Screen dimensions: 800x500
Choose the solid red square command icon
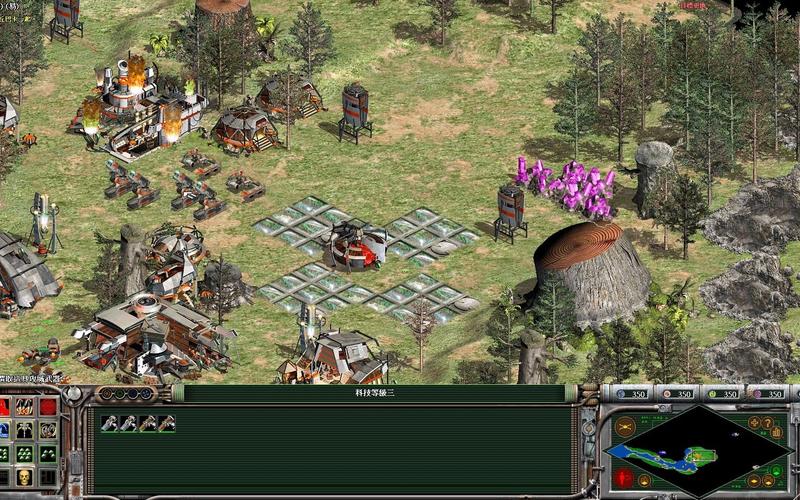(48, 407)
